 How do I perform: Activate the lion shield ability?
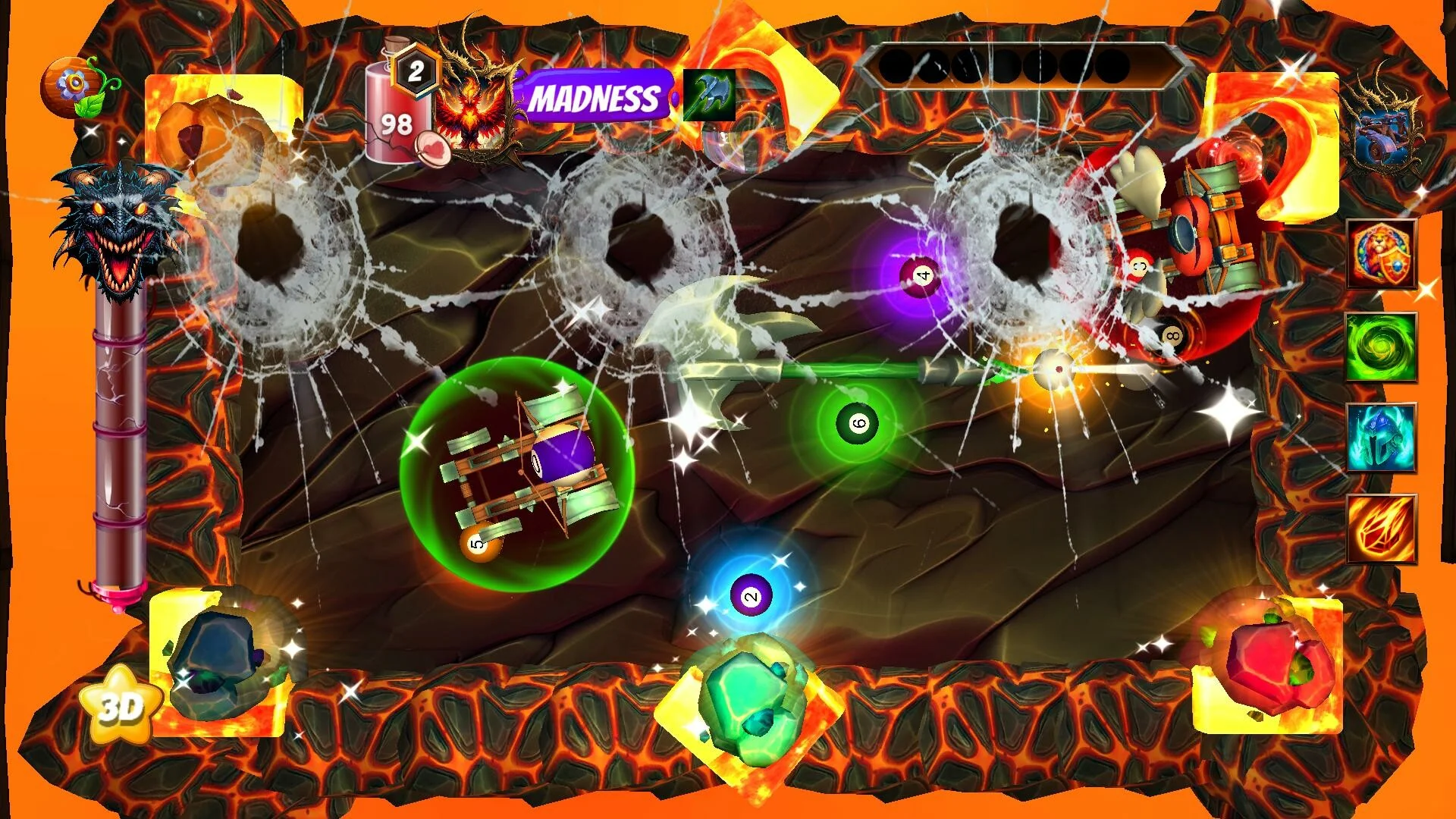1381,255
